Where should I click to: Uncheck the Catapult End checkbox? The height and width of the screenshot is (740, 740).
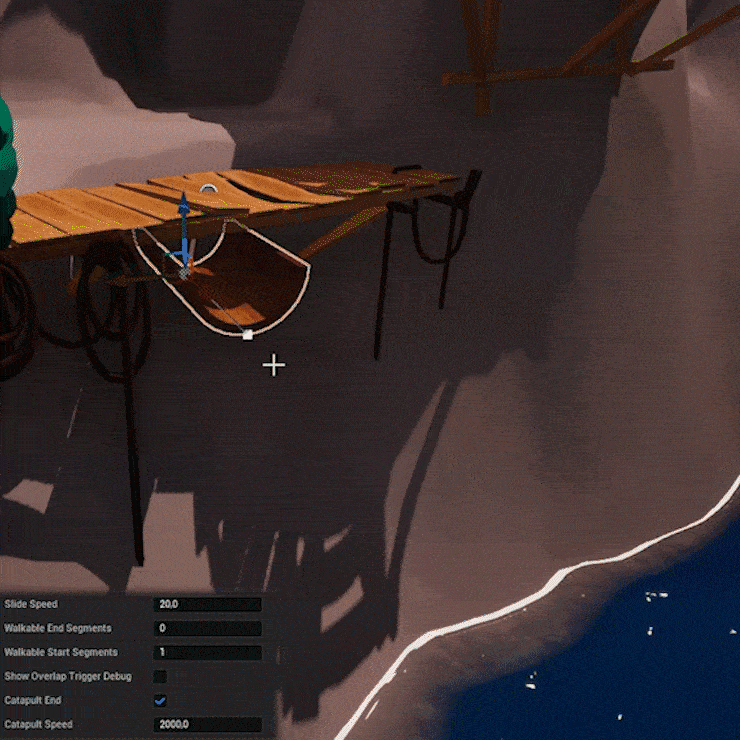pos(160,701)
